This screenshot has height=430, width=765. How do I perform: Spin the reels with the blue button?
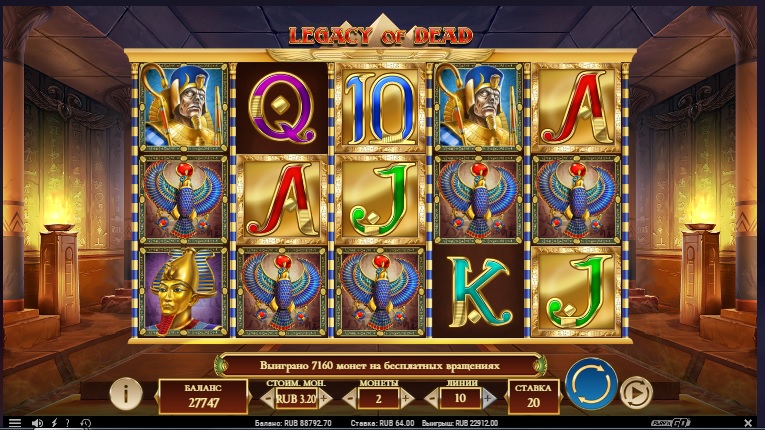pos(590,384)
